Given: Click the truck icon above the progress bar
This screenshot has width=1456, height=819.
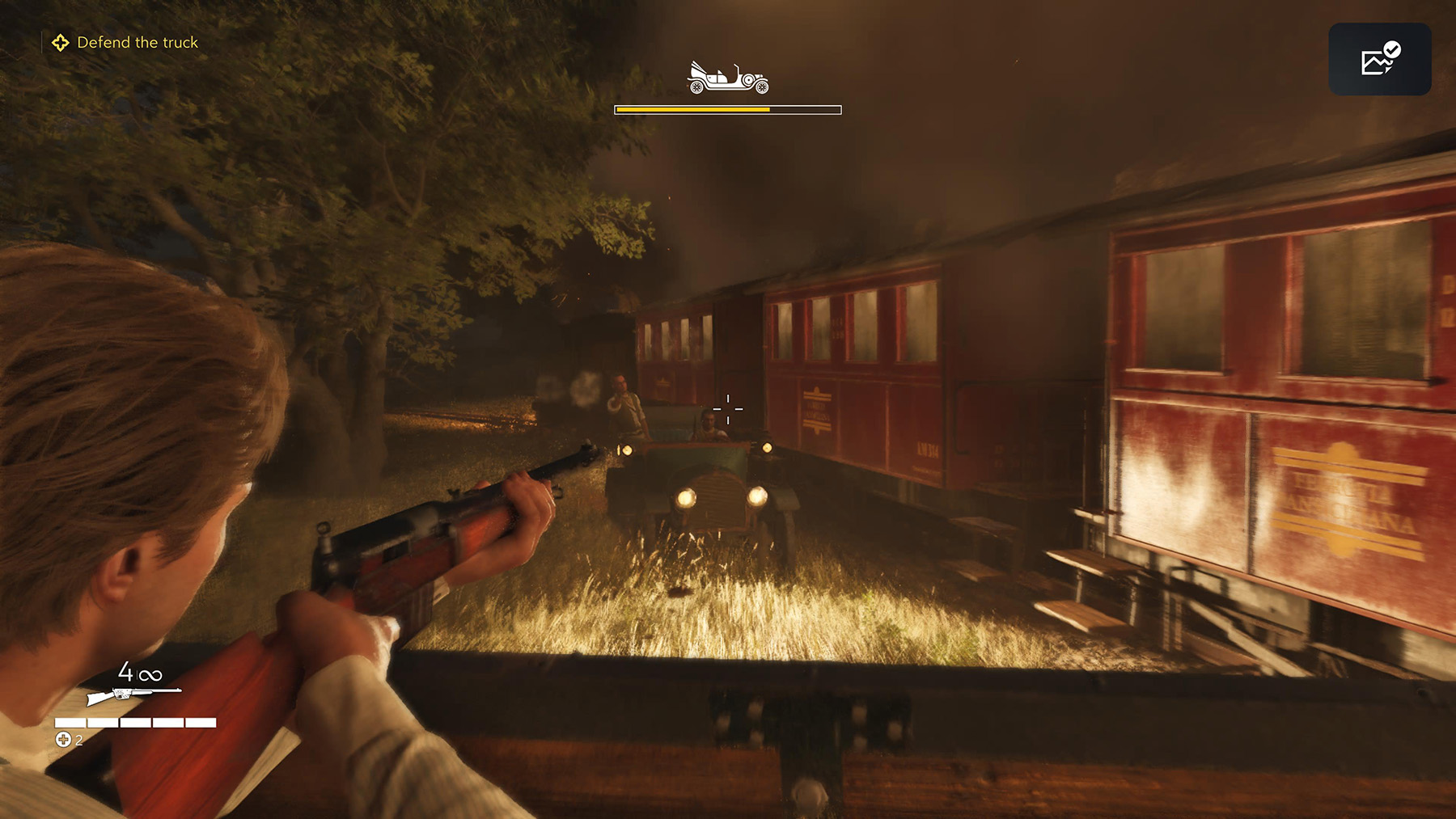Looking at the screenshot, I should pos(727,78).
